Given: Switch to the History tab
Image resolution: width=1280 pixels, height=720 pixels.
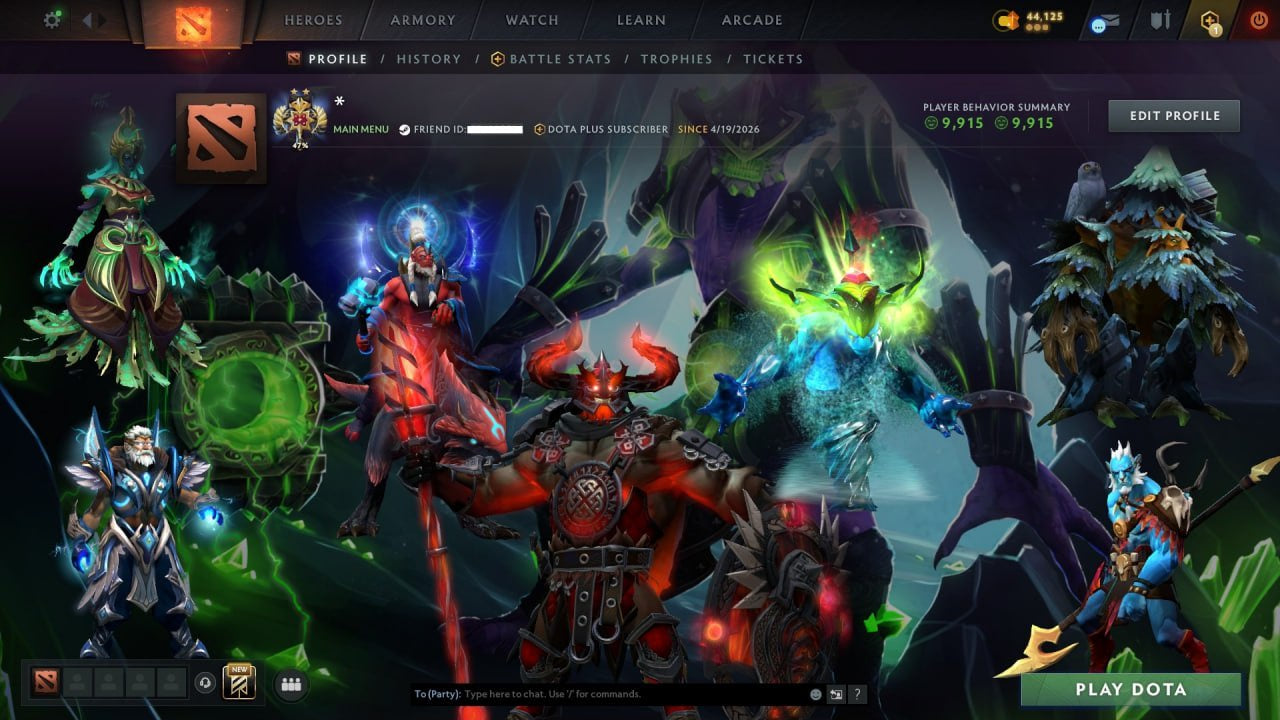Looking at the screenshot, I should click(429, 59).
